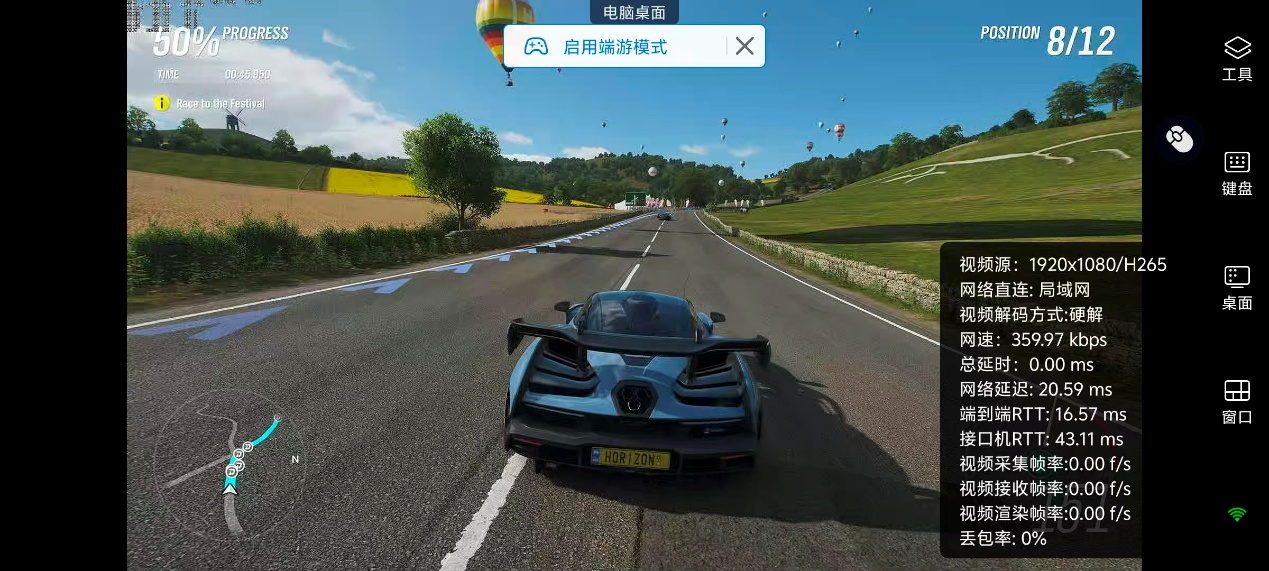Show the 键盘 virtual keyboard
1269x571 pixels.
click(x=1237, y=173)
